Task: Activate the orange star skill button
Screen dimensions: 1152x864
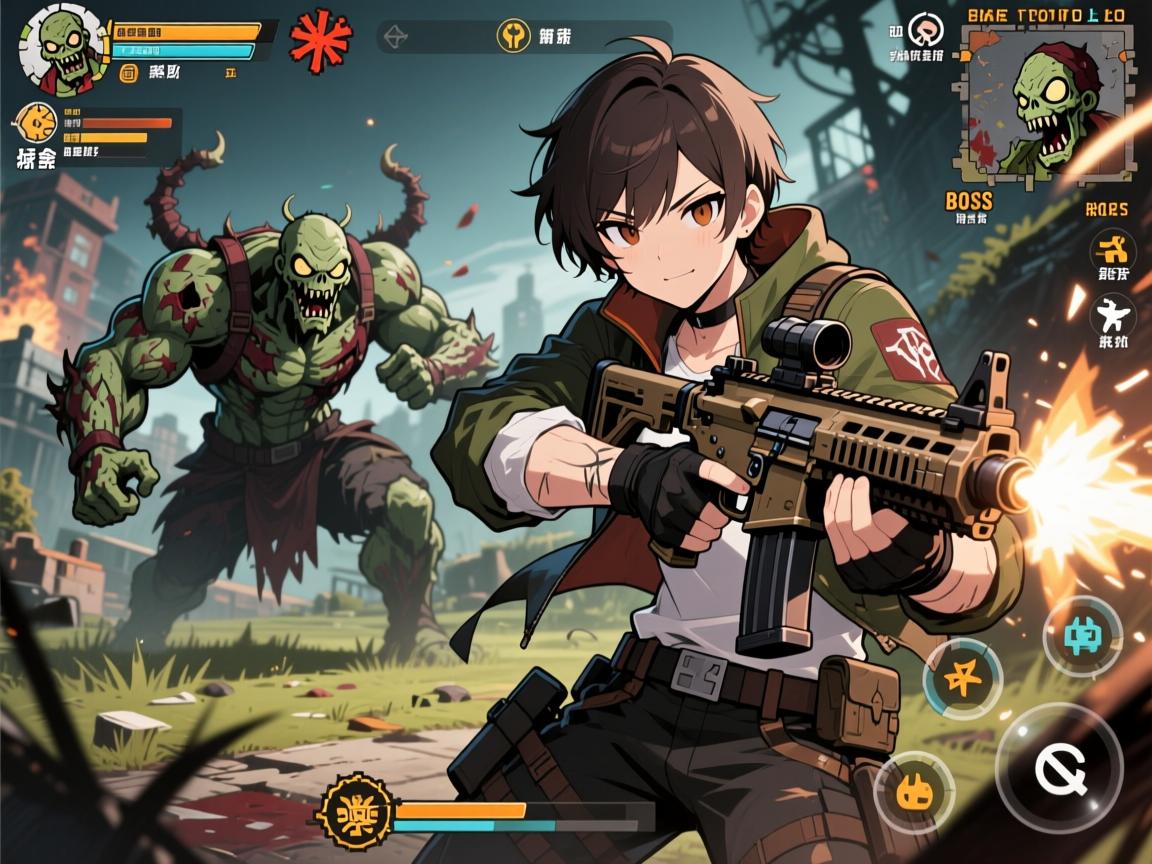Action: click(962, 679)
